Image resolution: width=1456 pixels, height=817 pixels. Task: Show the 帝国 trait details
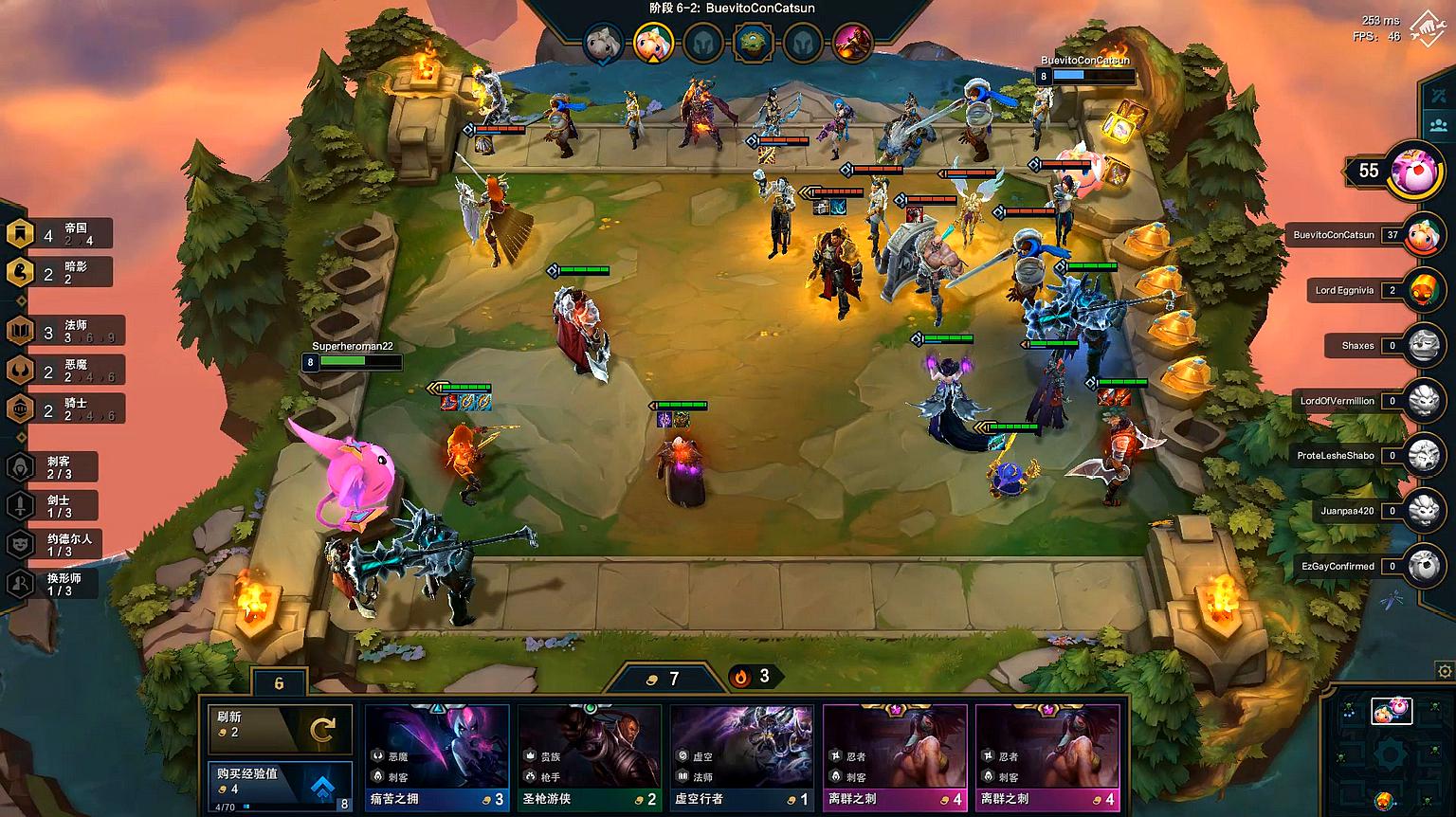(x=62, y=234)
